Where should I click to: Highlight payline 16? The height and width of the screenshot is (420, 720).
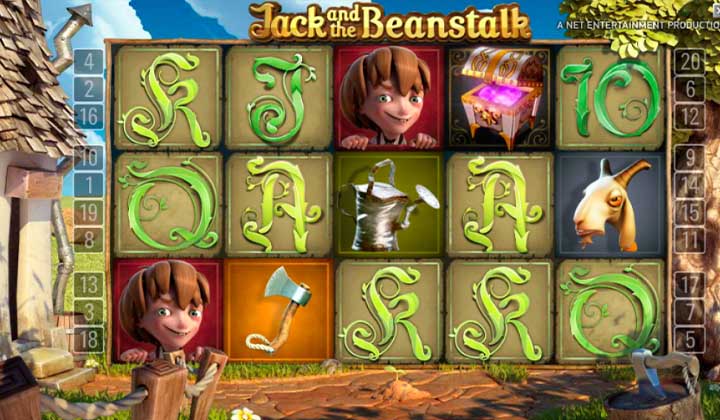(x=89, y=116)
